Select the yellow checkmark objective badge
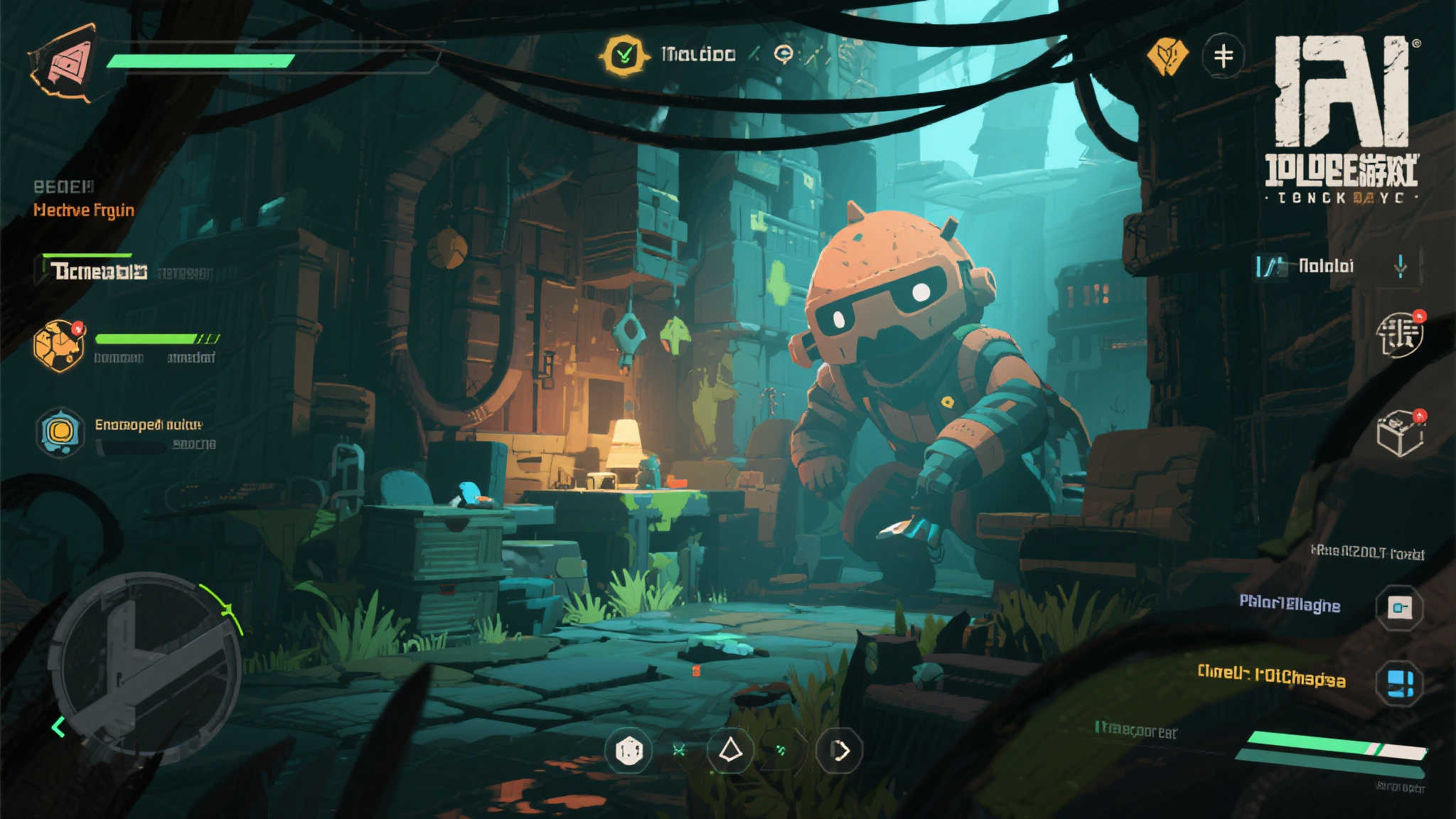Screen dimensions: 1456x819 623,55
